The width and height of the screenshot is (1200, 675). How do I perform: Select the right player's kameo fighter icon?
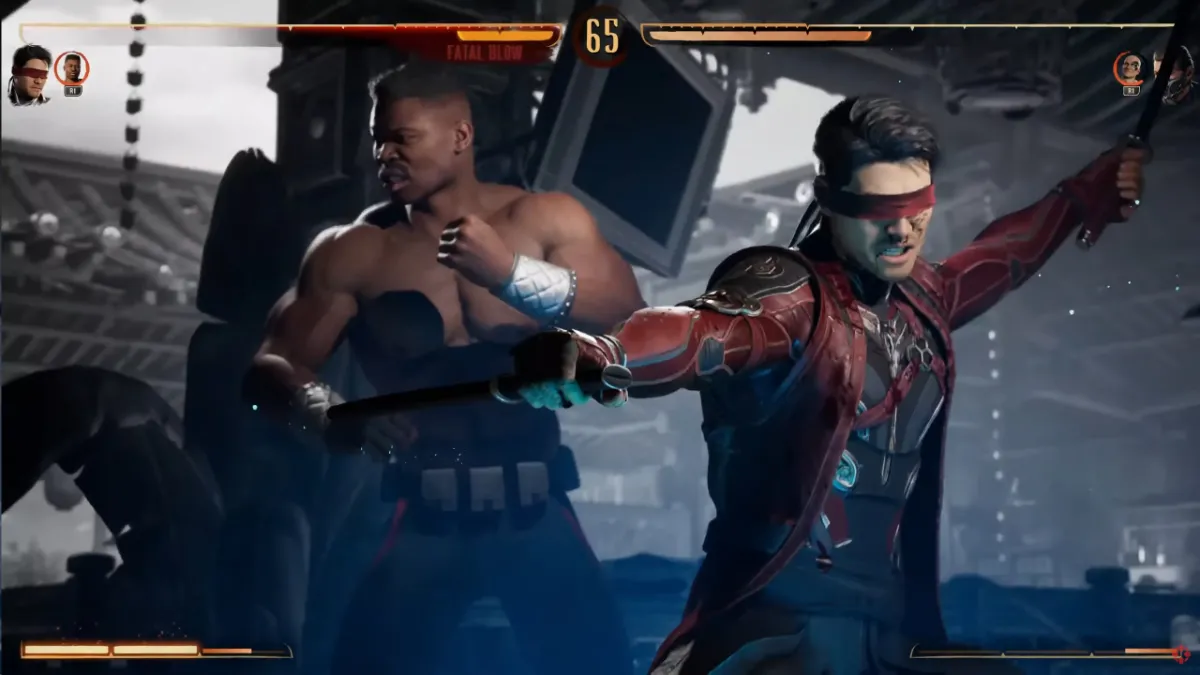point(1130,69)
